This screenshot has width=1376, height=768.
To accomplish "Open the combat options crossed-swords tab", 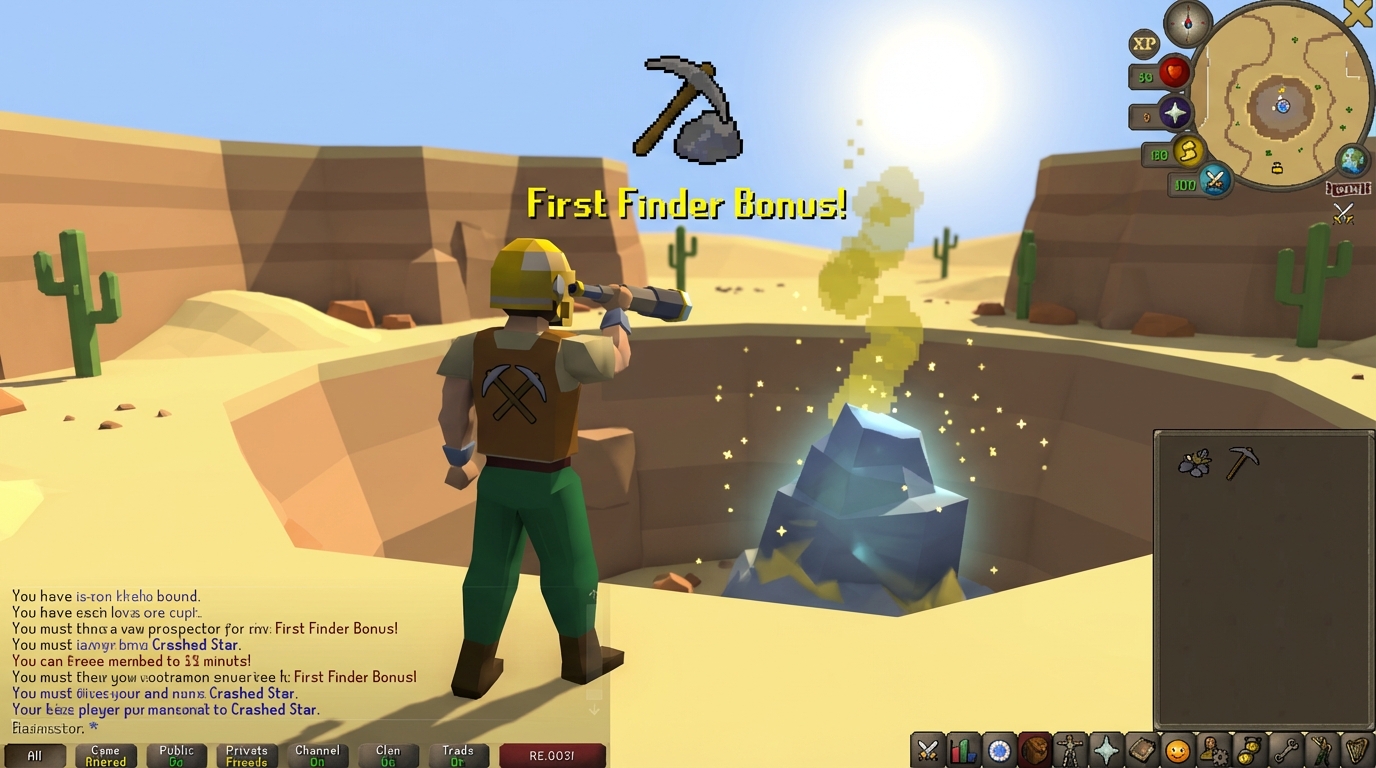I will click(928, 749).
